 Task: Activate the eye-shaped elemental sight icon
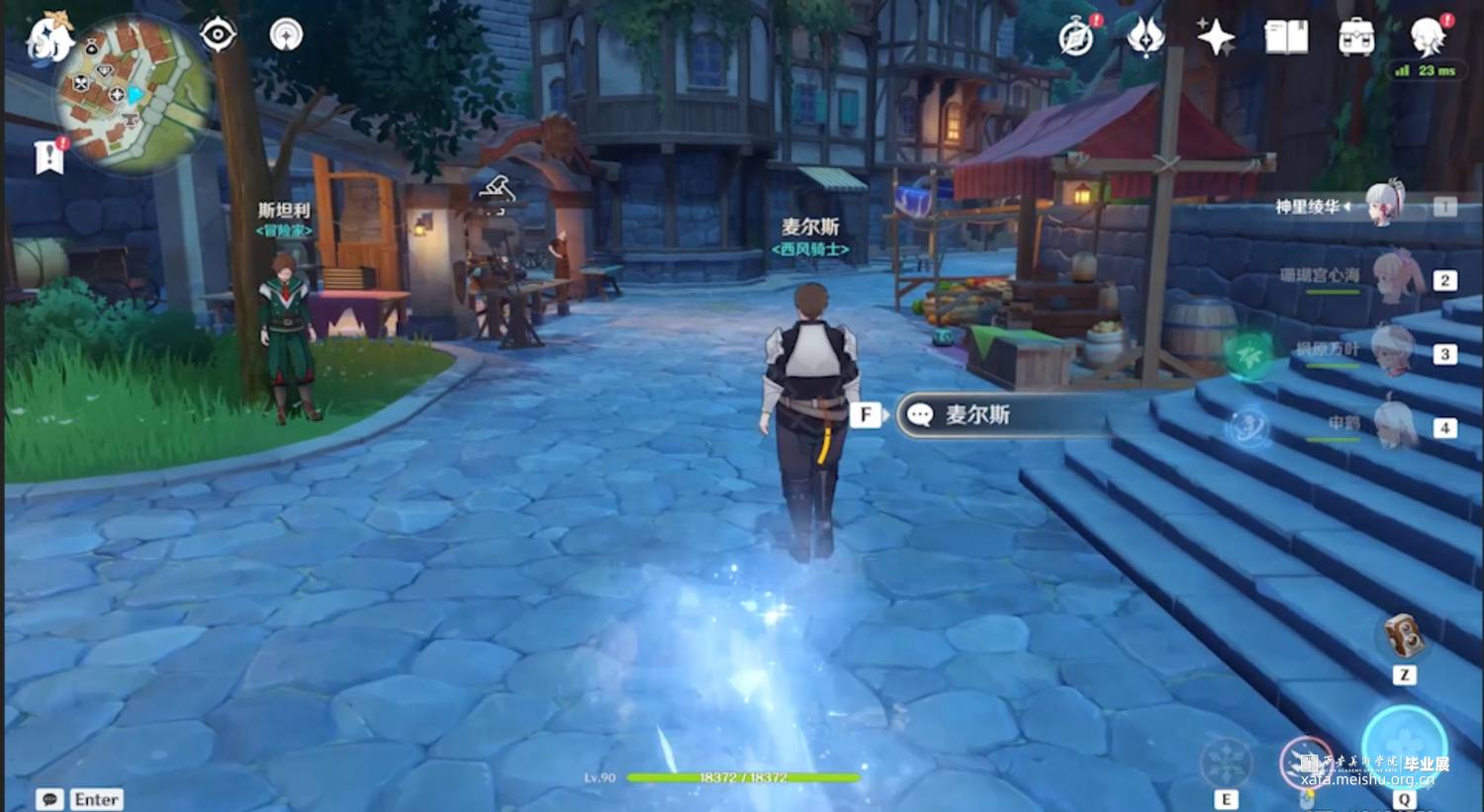(x=218, y=36)
